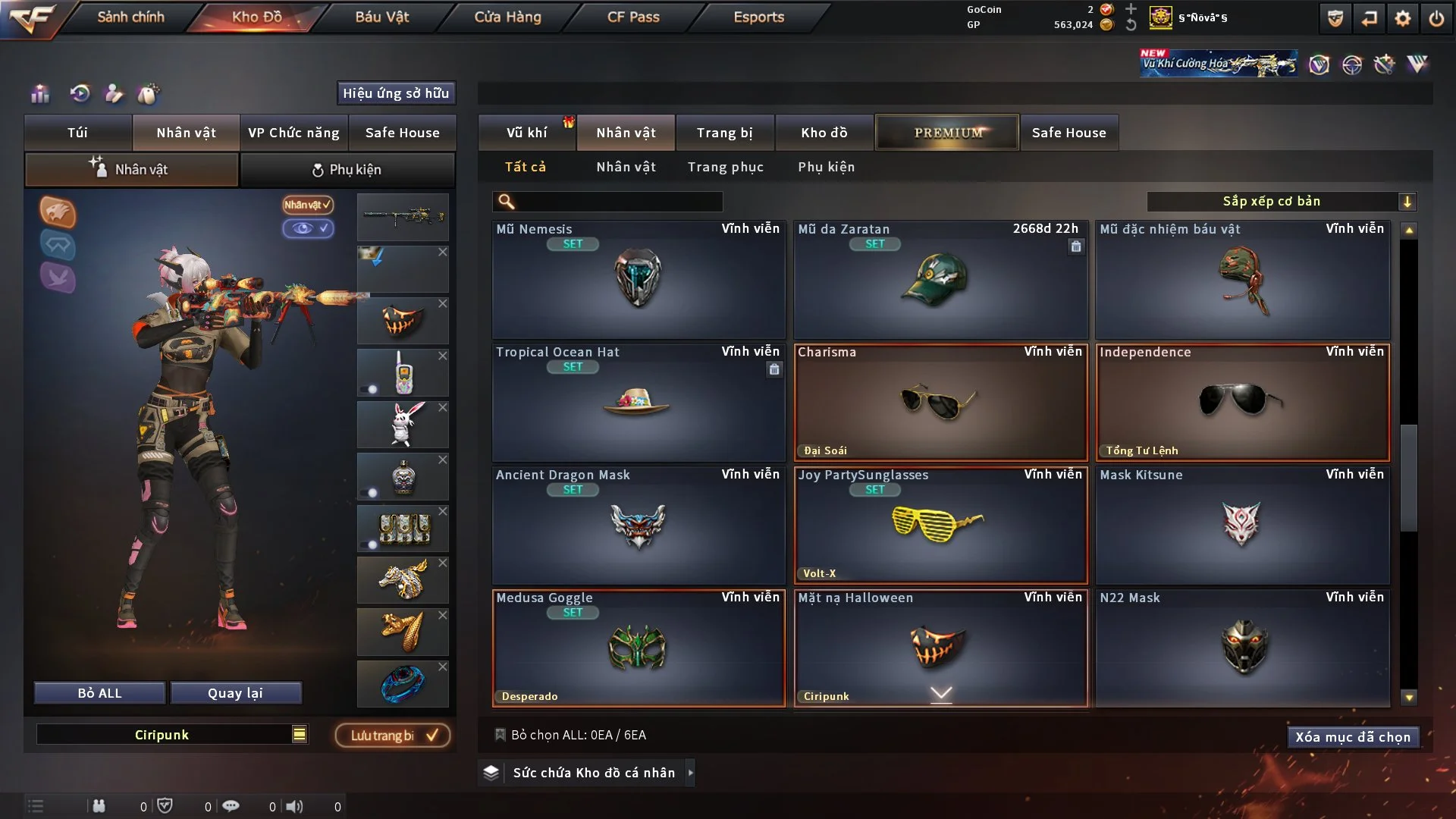Screen dimensions: 1456x819
Task: Open the Hiệu ứng sở hữu panel
Action: point(396,93)
